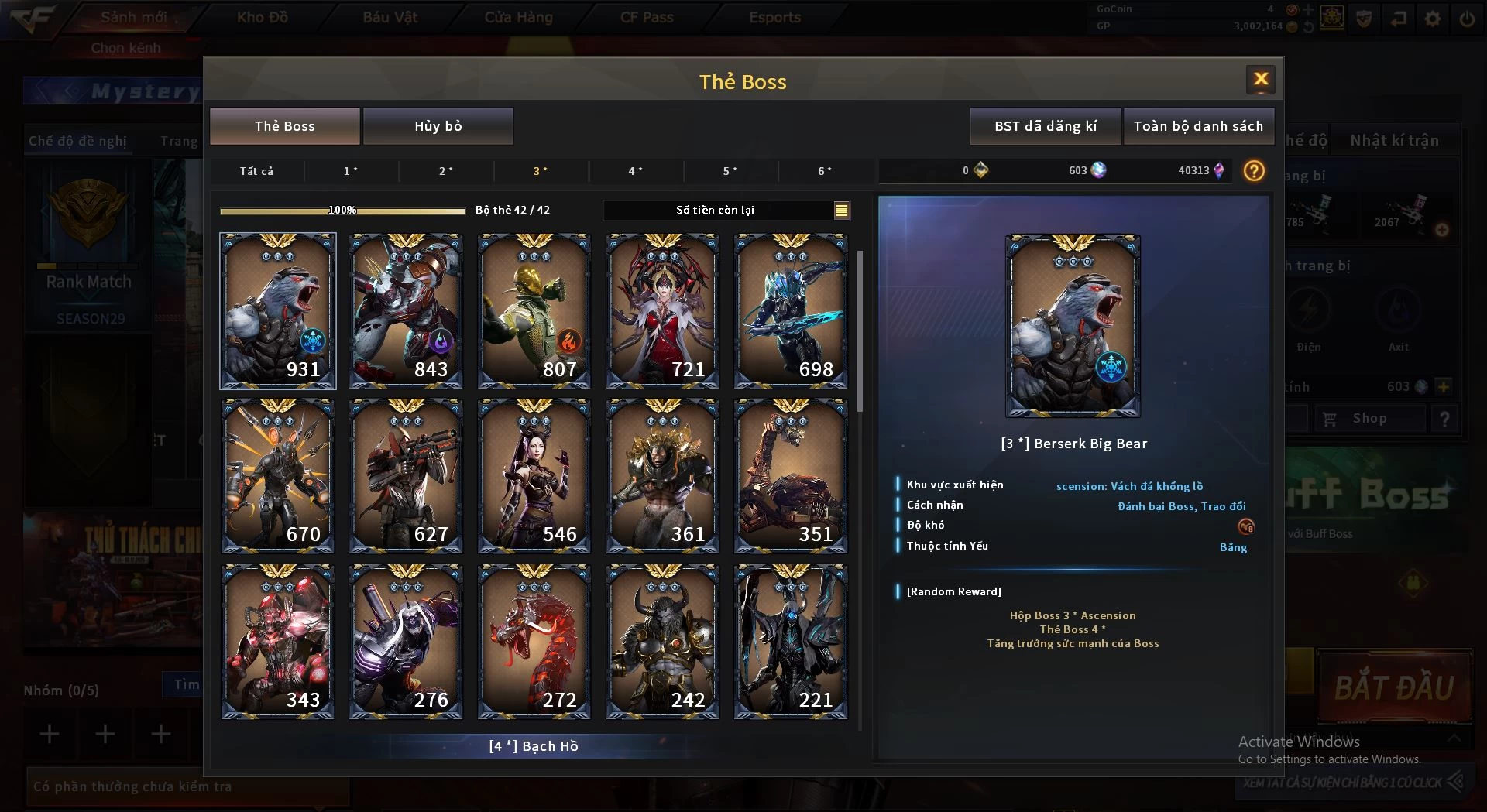Select the Berserk Big Bear card 931
This screenshot has width=1487, height=812.
click(x=277, y=310)
